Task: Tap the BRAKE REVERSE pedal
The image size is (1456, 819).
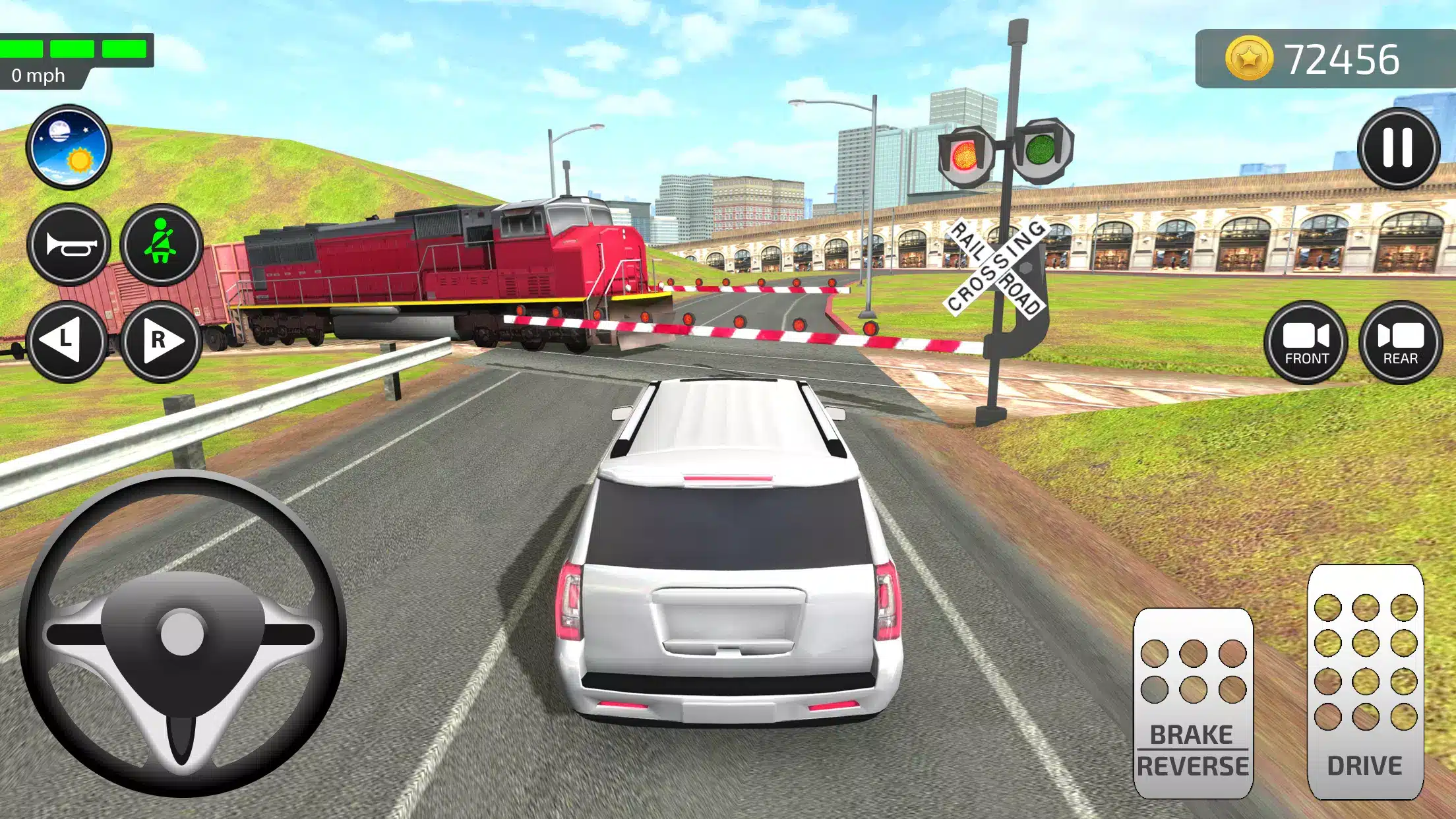Action: click(x=1192, y=702)
